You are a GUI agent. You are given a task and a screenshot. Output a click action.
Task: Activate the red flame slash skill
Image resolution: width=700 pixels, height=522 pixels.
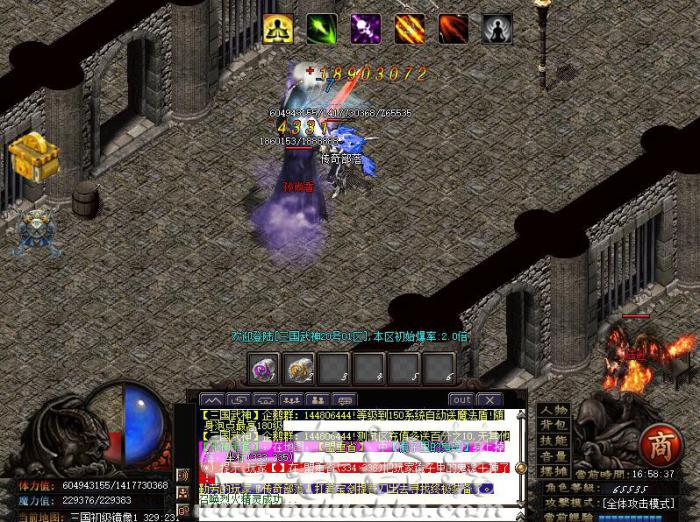click(454, 29)
